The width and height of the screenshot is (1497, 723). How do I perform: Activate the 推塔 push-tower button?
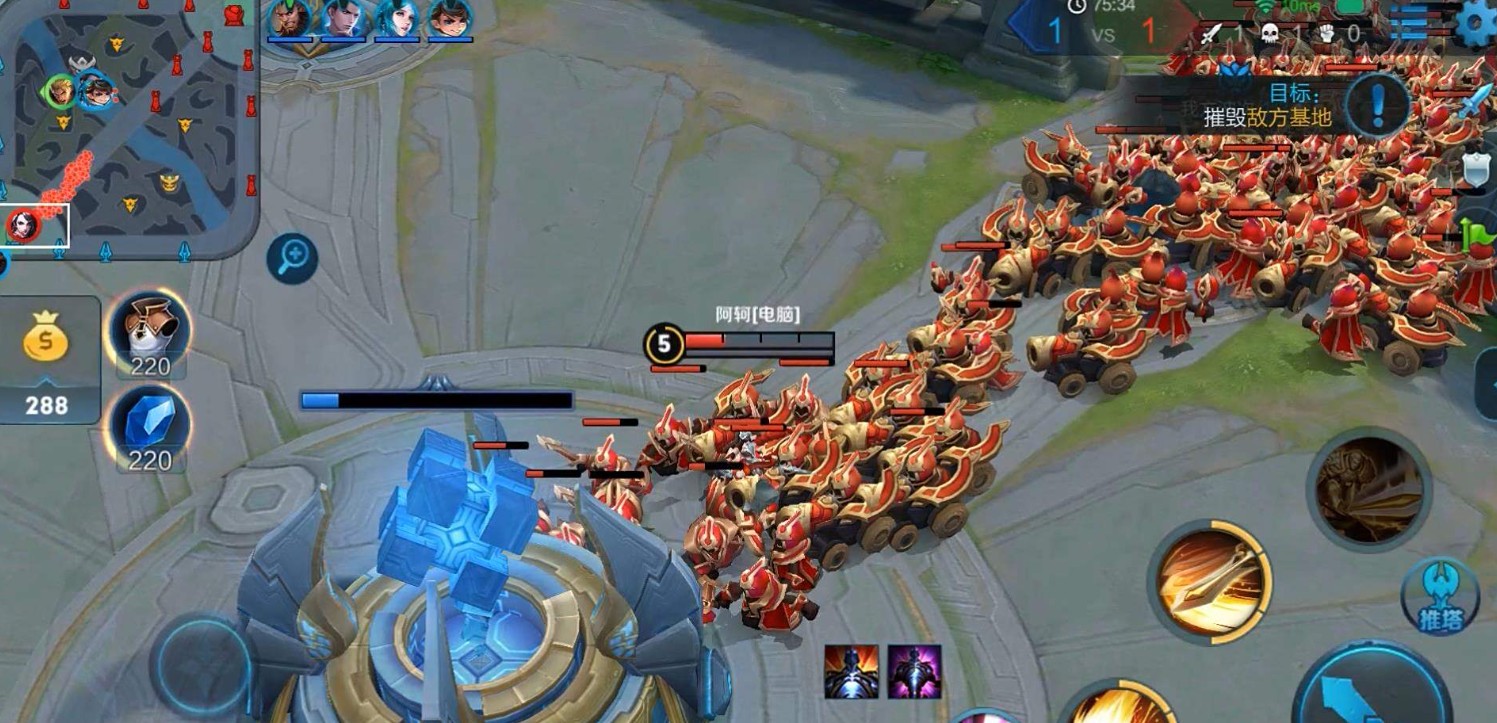point(1440,596)
